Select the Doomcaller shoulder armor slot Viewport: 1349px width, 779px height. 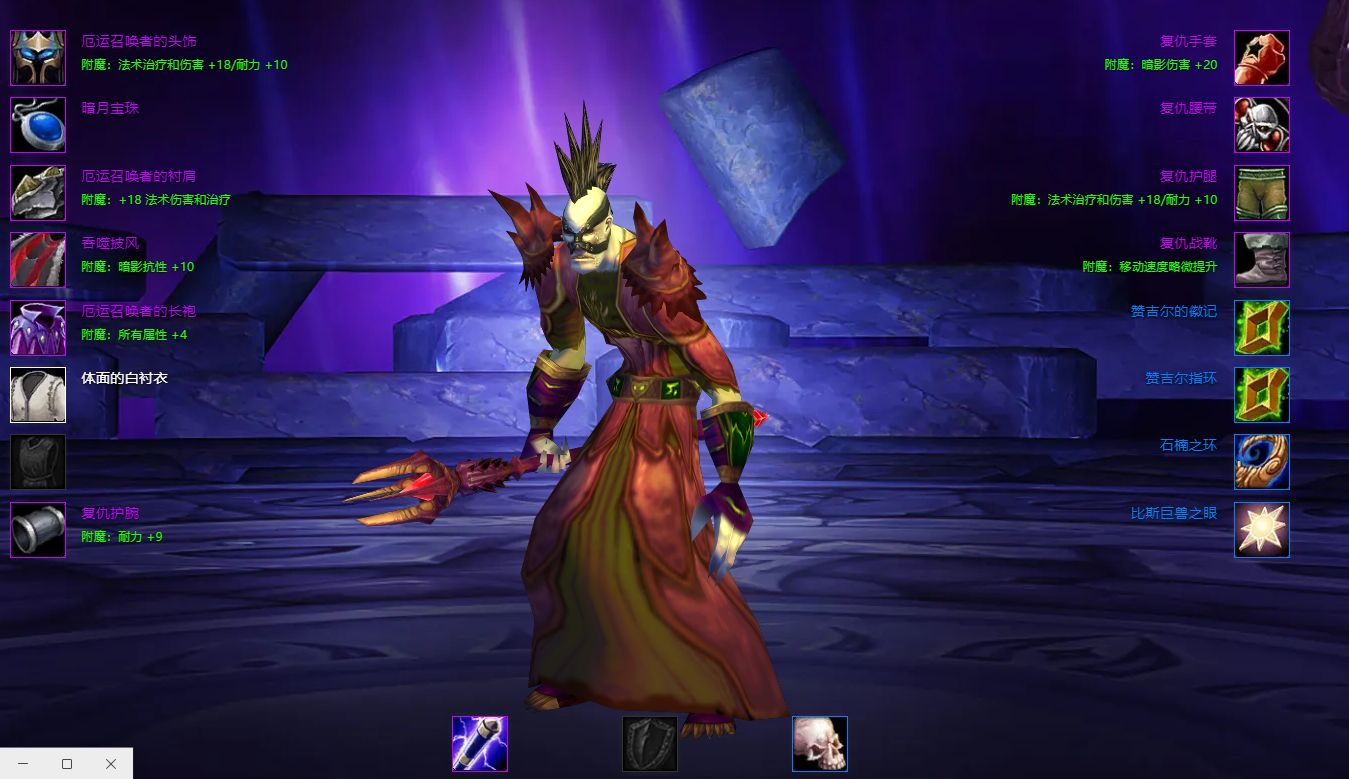(x=38, y=193)
